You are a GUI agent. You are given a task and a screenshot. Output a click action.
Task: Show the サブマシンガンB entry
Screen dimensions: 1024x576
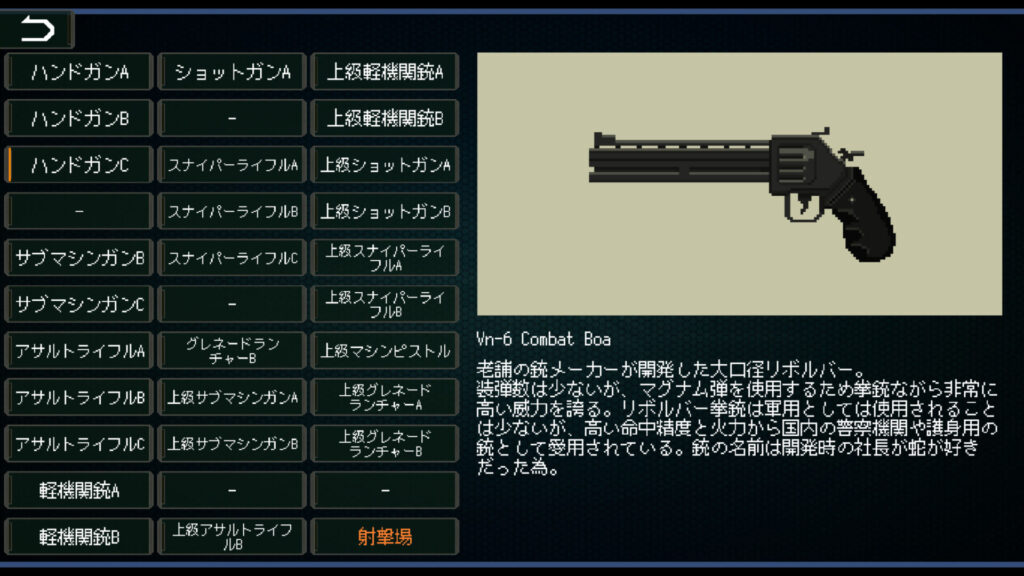[80, 258]
